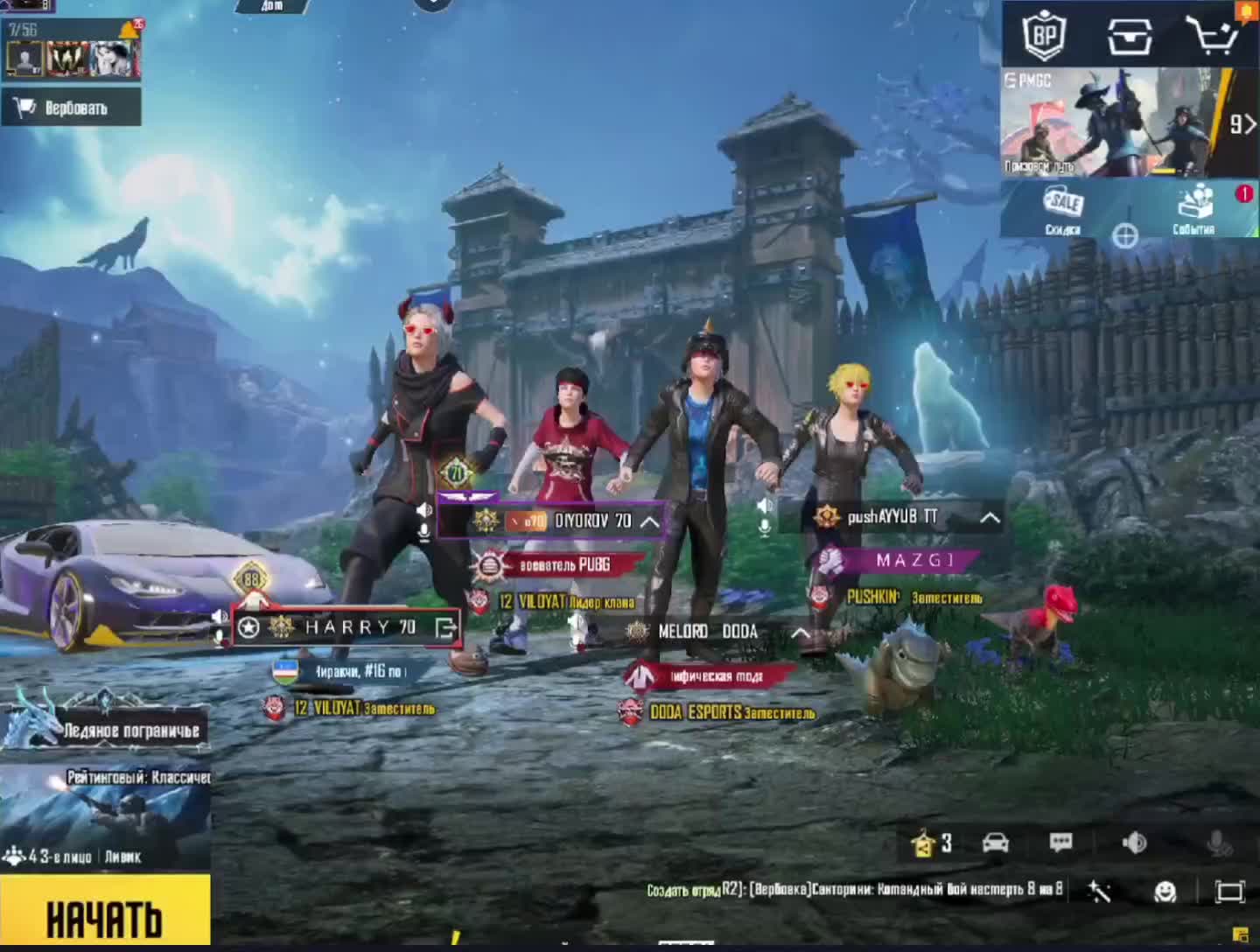Toggle the voice speaker icon

(1134, 843)
